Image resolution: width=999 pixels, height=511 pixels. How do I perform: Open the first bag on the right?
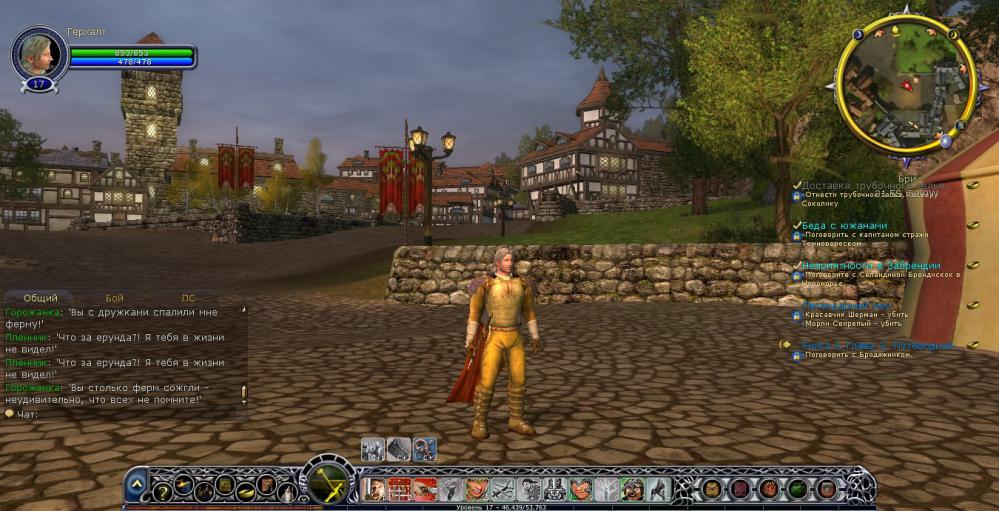click(711, 489)
